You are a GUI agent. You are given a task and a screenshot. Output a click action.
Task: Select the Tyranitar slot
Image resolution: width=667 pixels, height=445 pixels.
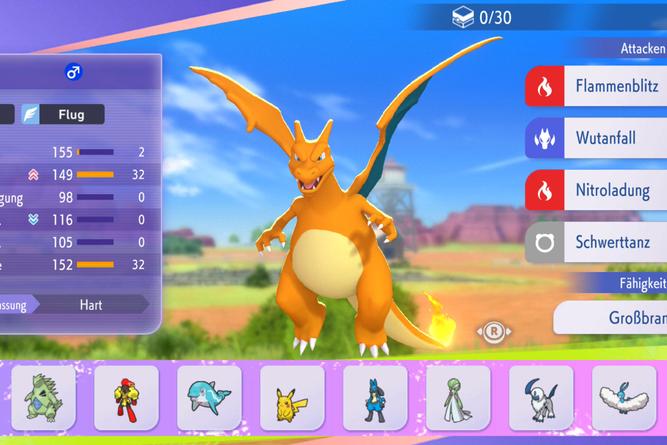[x=43, y=398]
